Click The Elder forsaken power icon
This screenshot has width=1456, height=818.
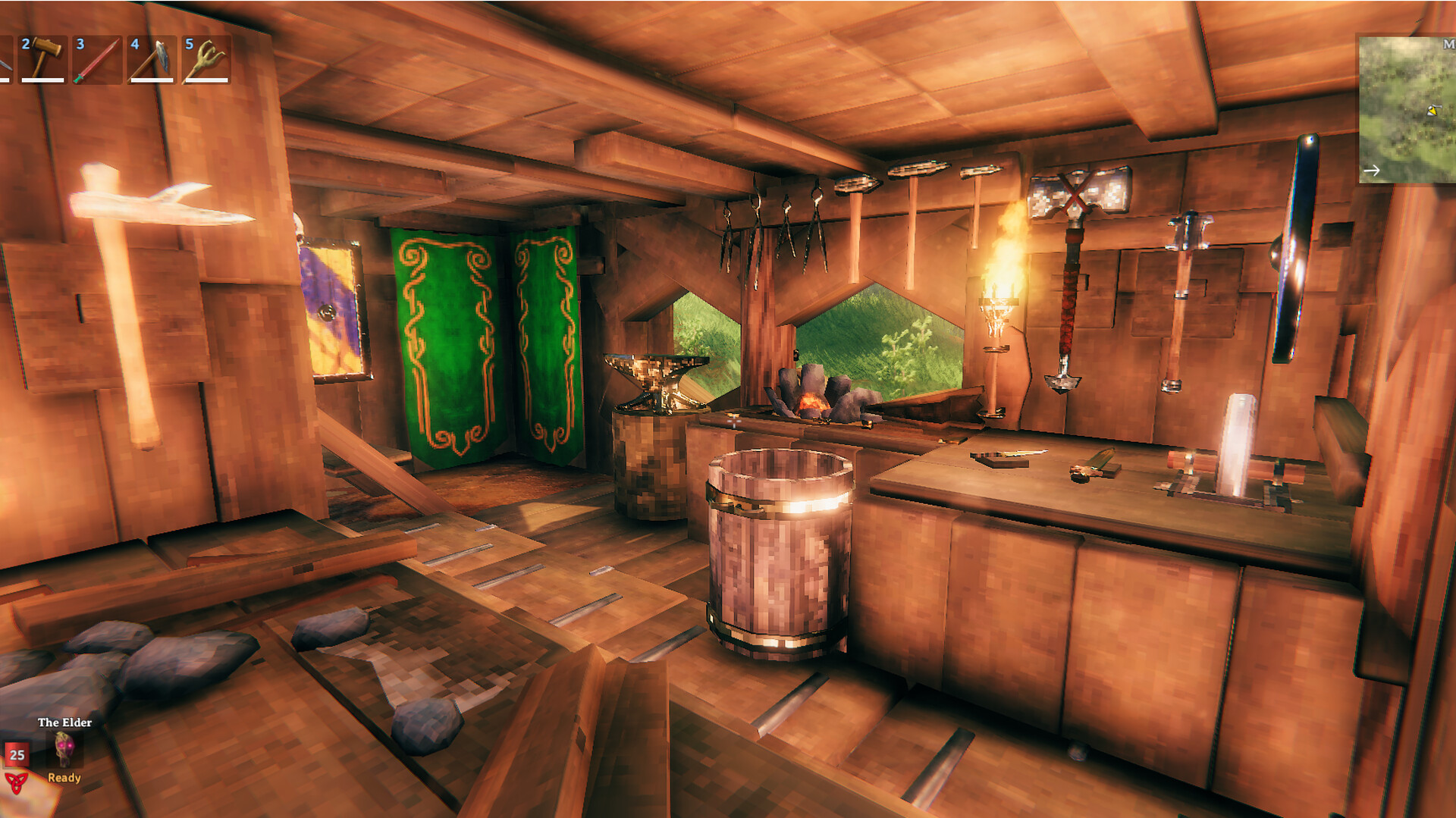click(64, 749)
